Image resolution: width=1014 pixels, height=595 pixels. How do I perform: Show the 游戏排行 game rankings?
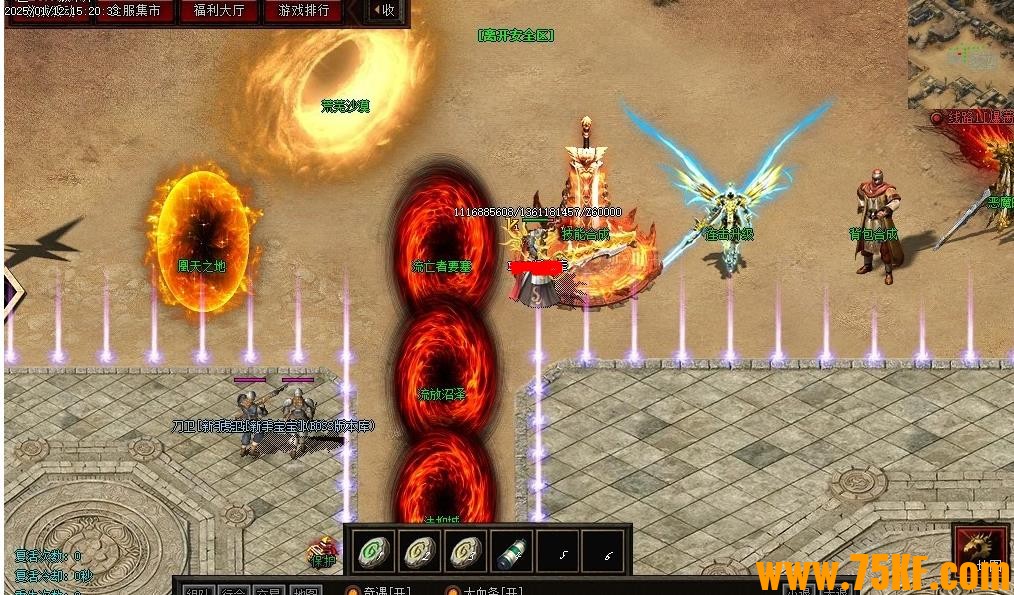(302, 11)
